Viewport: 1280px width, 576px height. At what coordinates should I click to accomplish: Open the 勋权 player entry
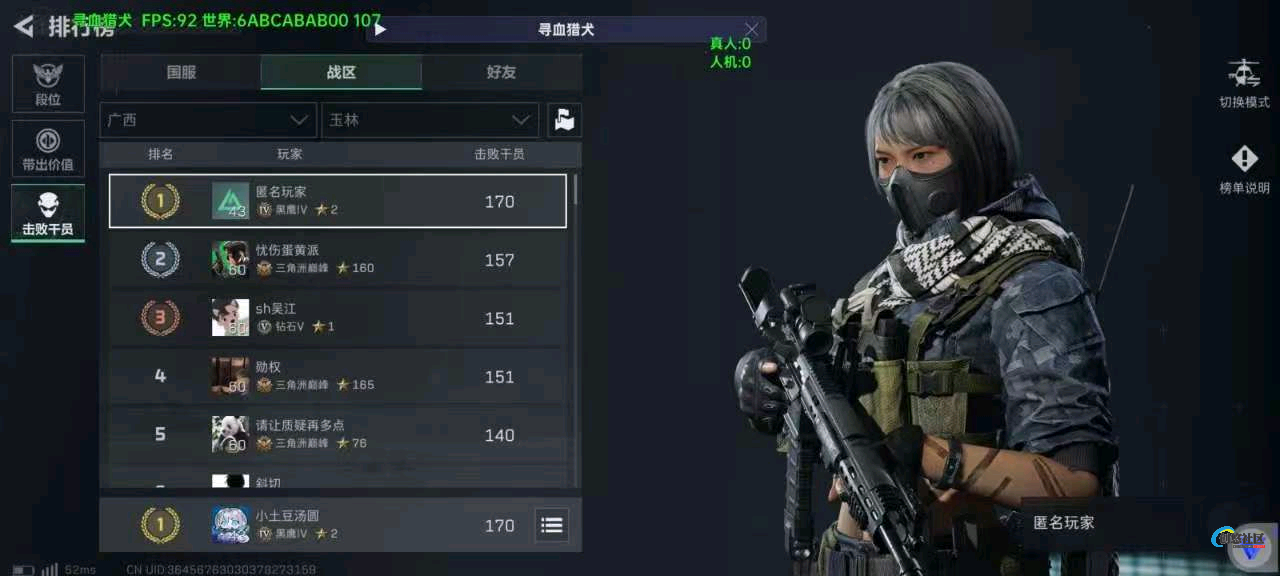[336, 377]
